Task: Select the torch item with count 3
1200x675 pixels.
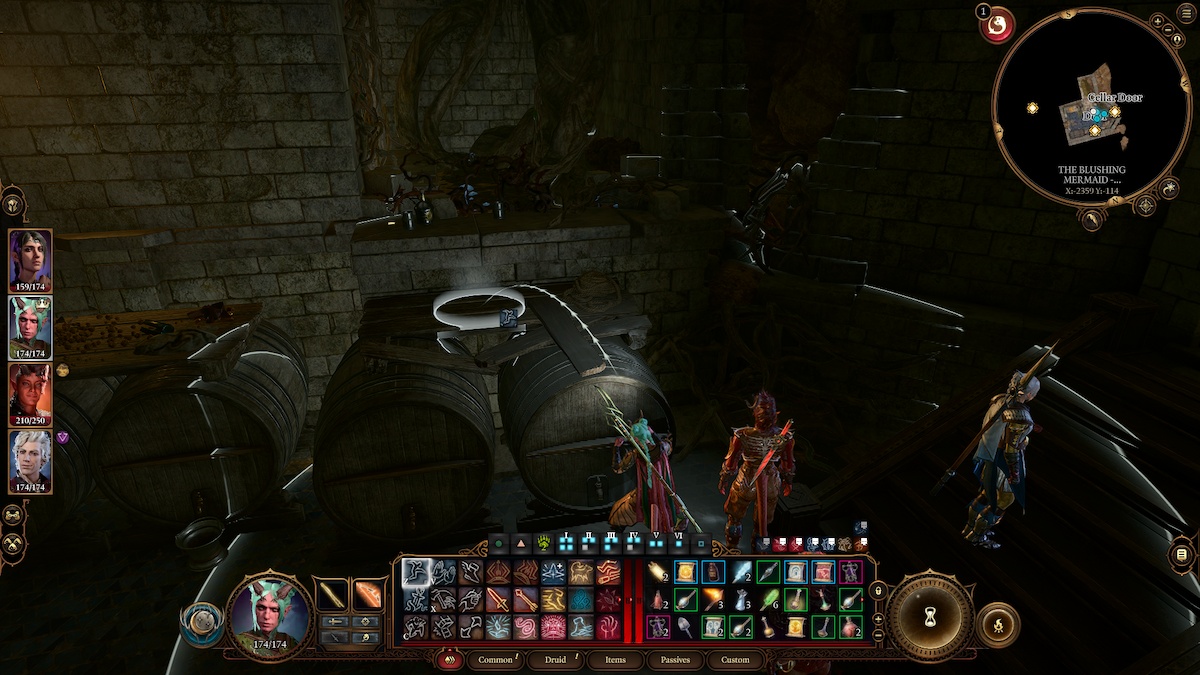Action: [713, 599]
